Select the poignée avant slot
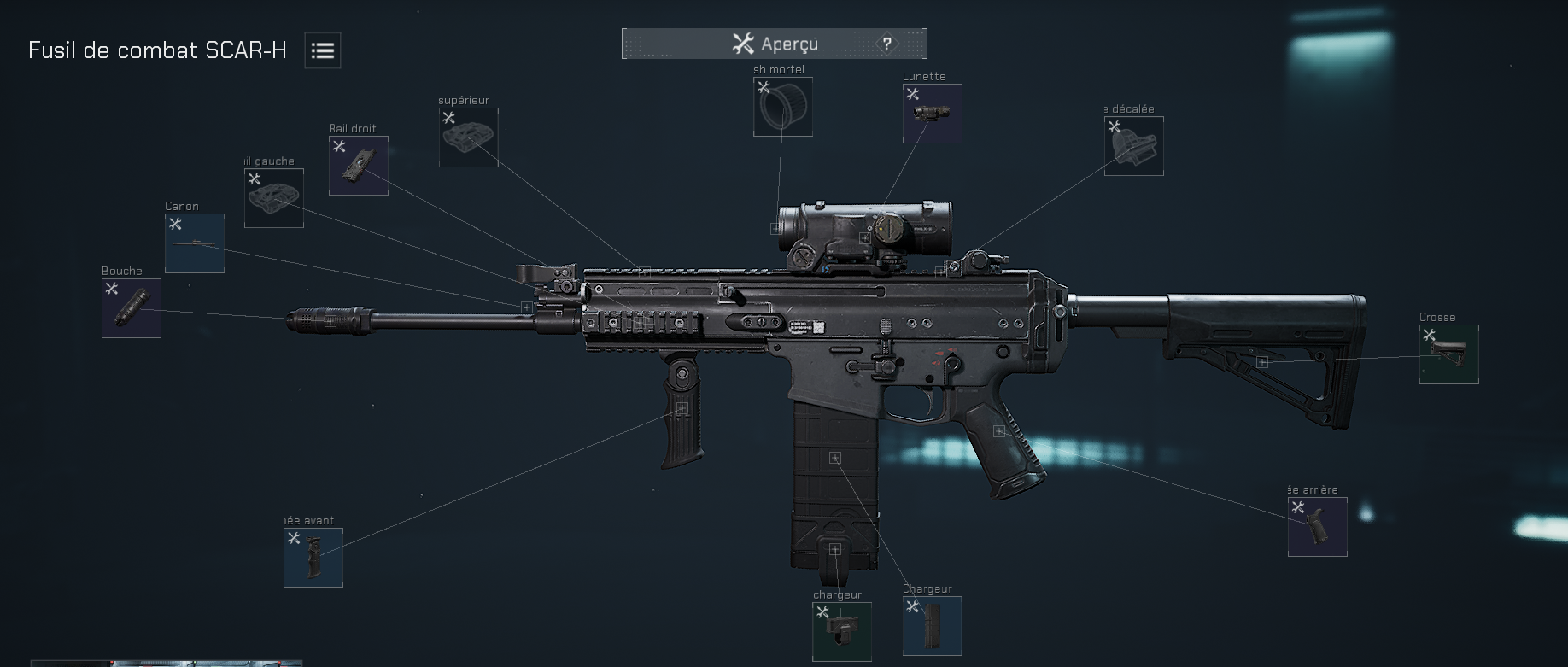Image resolution: width=1568 pixels, height=667 pixels. pyautogui.click(x=313, y=558)
